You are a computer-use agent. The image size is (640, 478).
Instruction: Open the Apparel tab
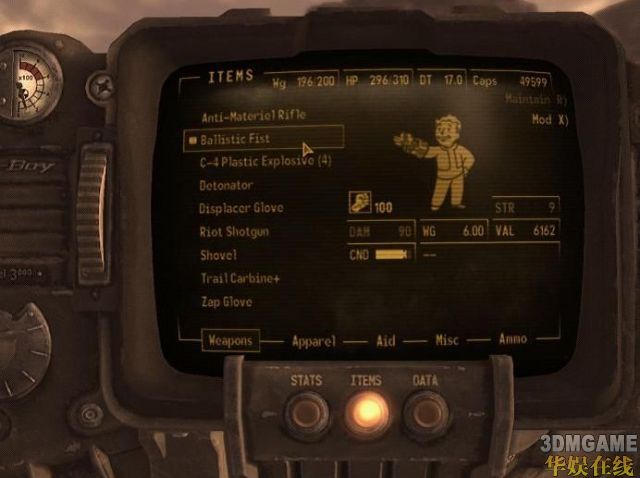[313, 341]
